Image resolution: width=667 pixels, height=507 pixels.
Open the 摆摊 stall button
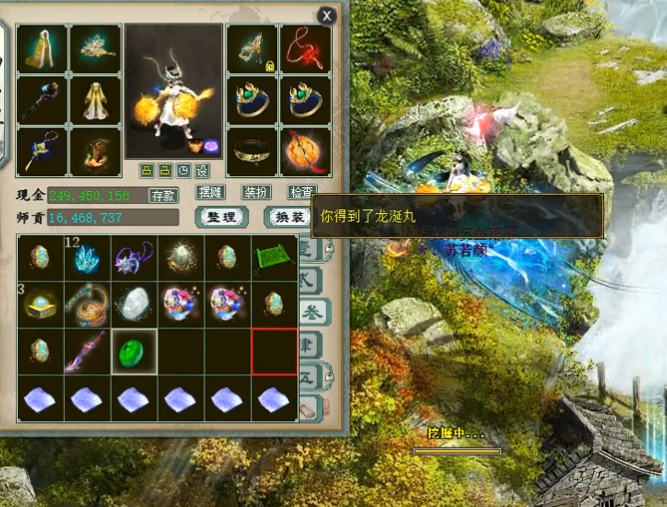coord(212,192)
